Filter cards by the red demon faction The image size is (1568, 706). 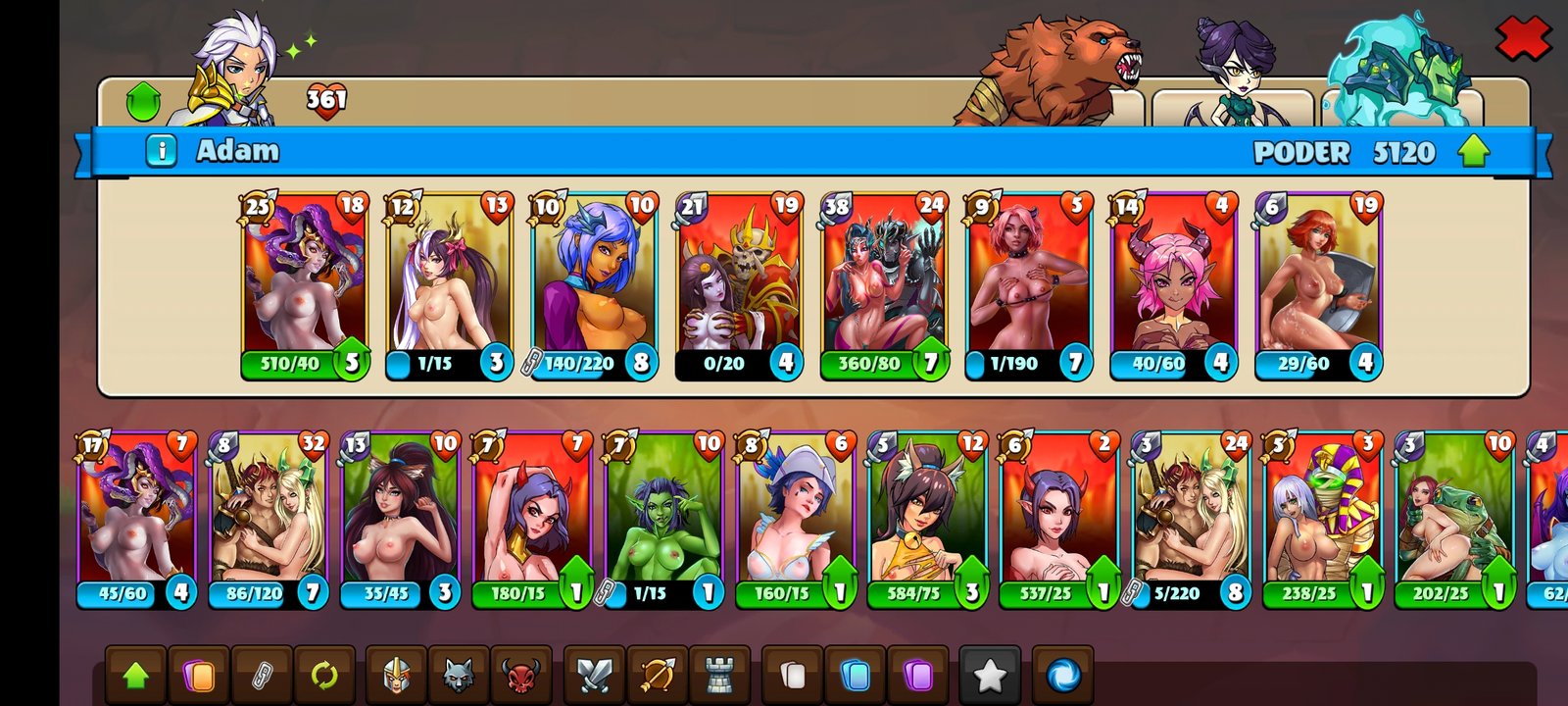click(520, 675)
